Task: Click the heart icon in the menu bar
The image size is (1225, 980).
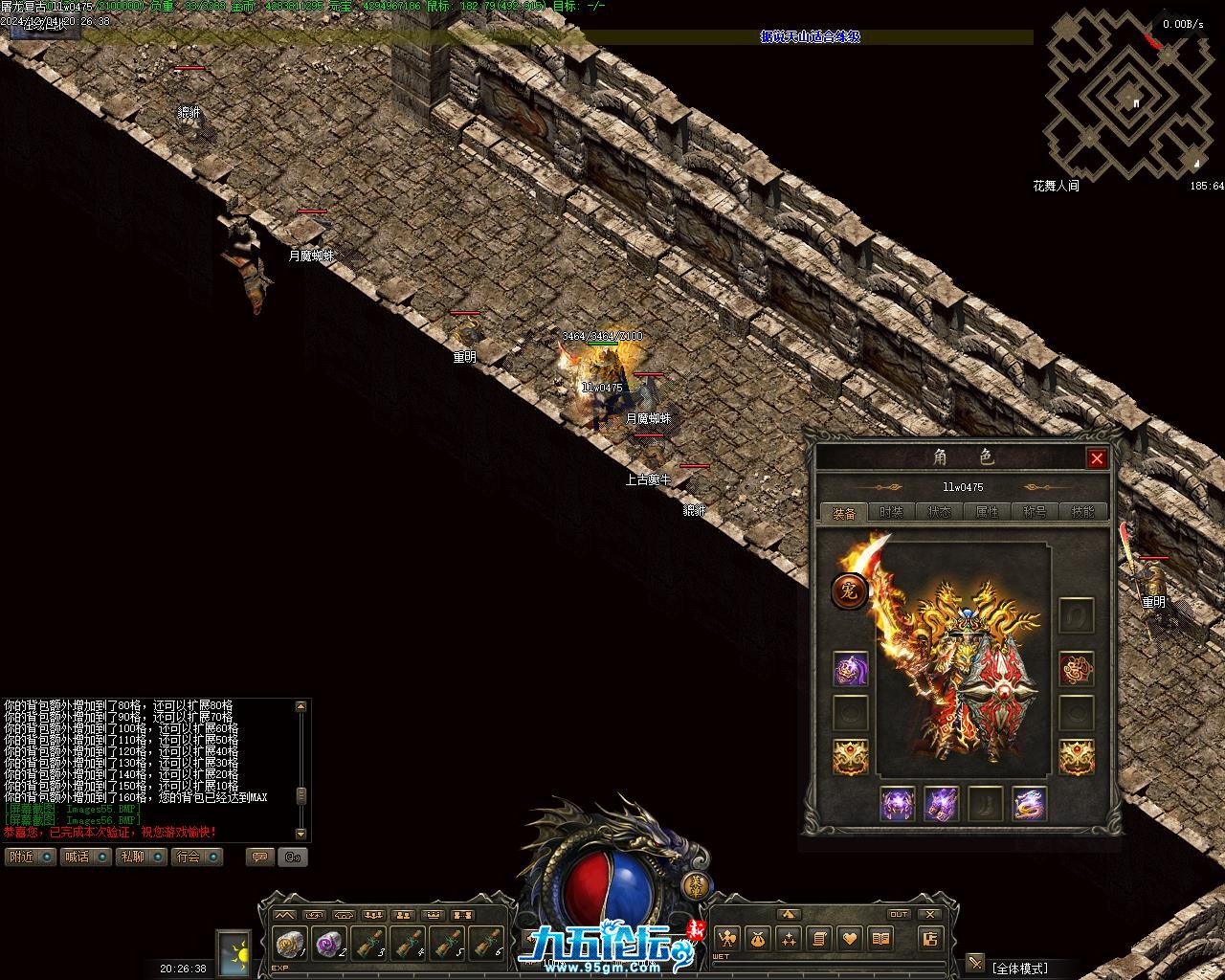Action: pyautogui.click(x=850, y=939)
